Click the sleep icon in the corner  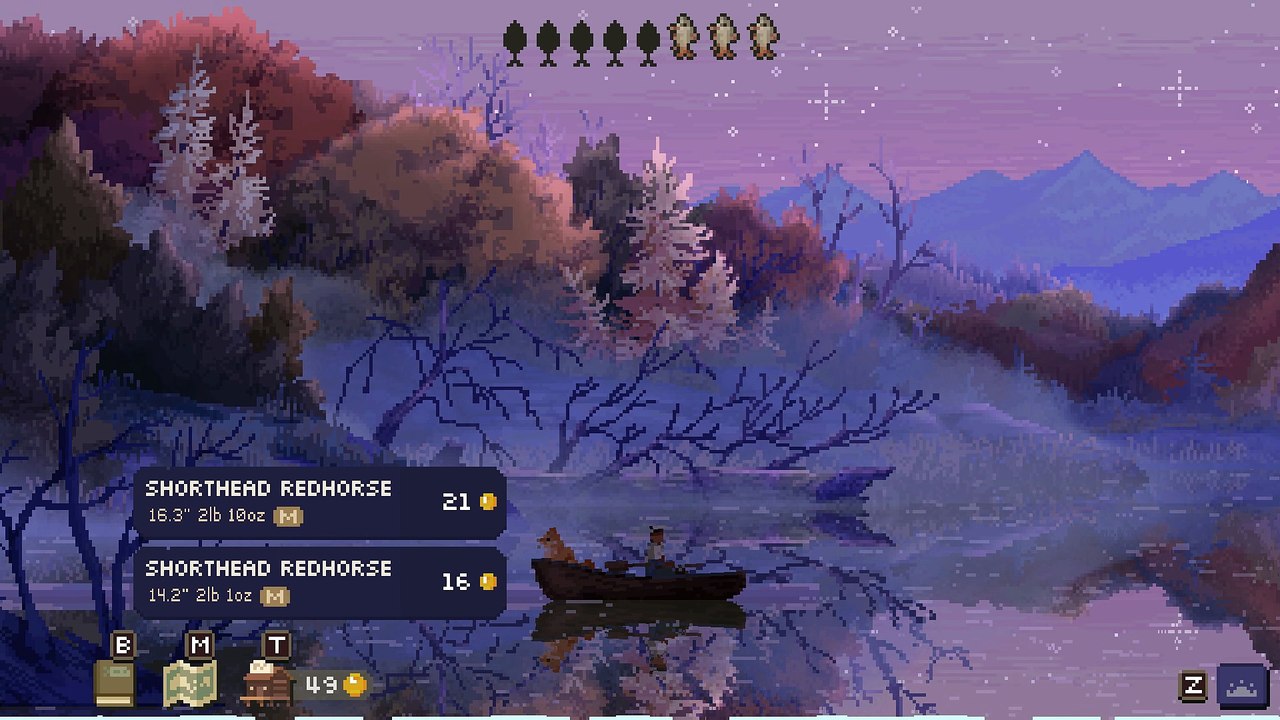(x=1242, y=686)
